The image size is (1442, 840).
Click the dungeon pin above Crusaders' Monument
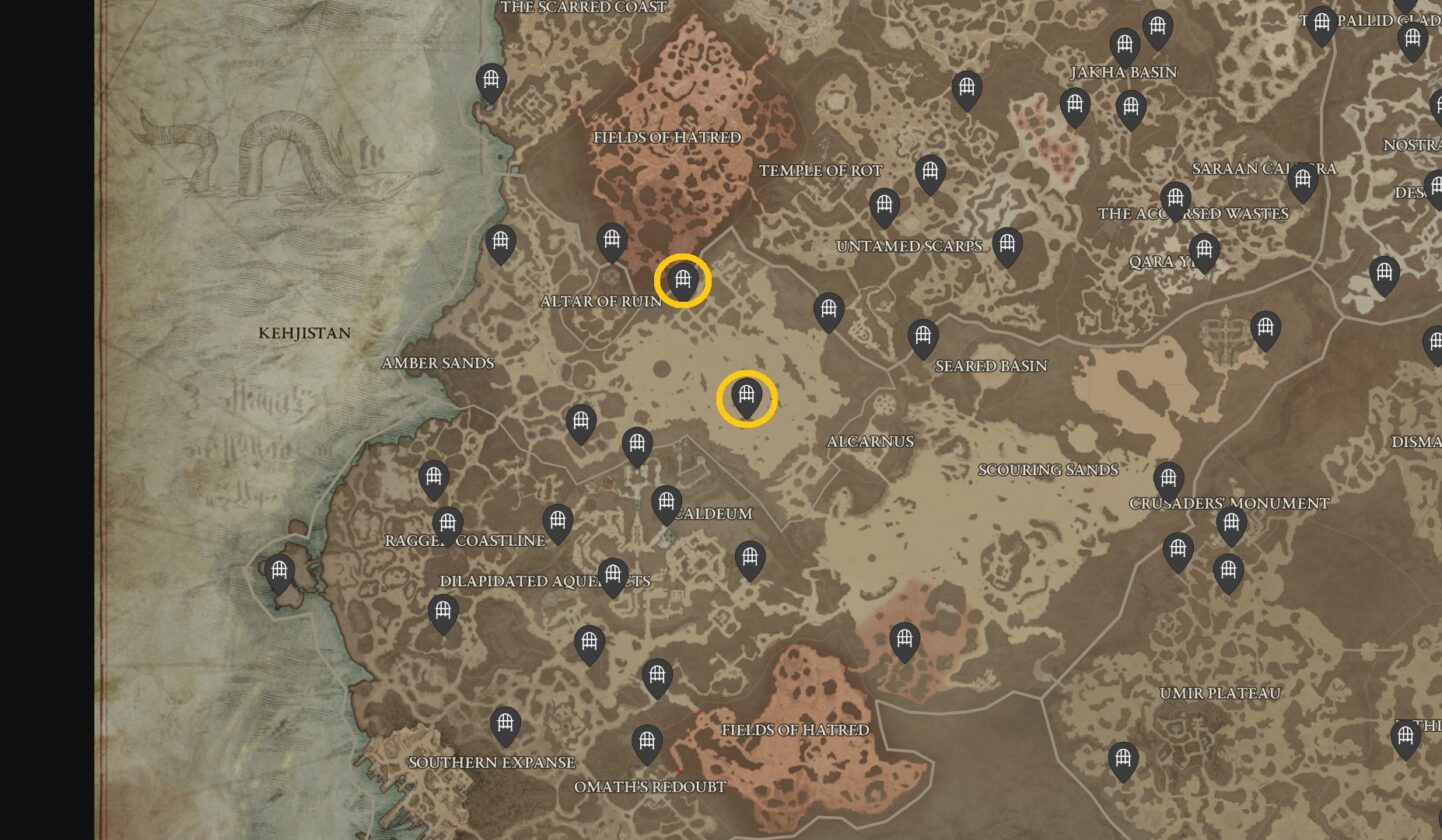click(x=1168, y=477)
